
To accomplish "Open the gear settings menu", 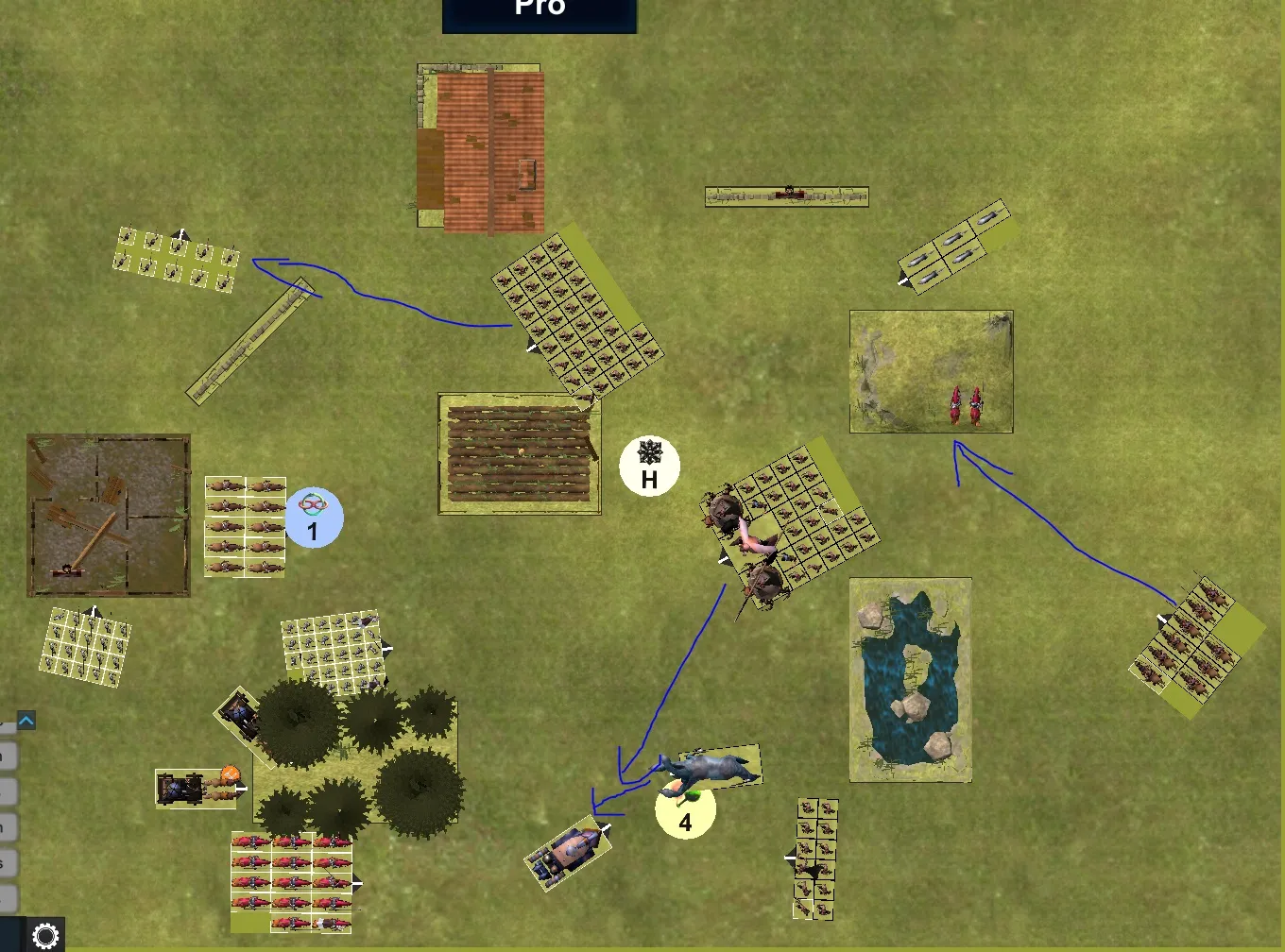I will point(45,935).
